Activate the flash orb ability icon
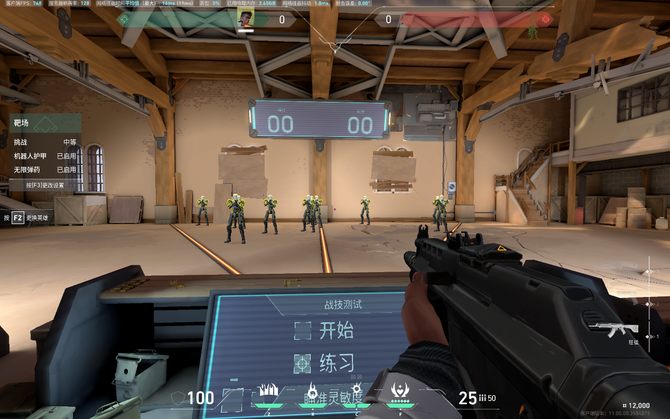 [357, 393]
